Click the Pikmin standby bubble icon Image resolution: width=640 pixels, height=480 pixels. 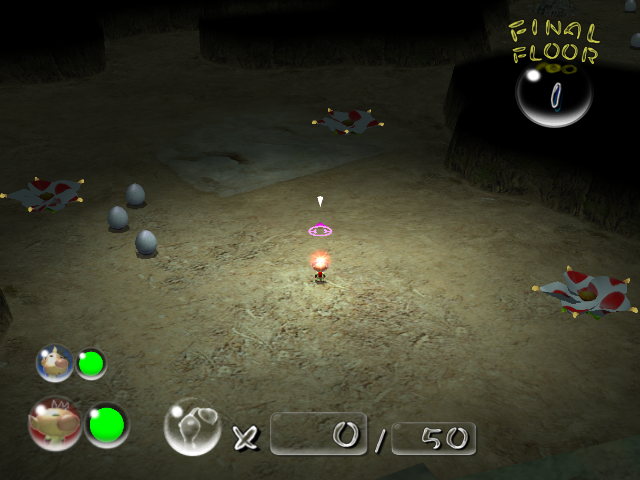pyautogui.click(x=192, y=427)
